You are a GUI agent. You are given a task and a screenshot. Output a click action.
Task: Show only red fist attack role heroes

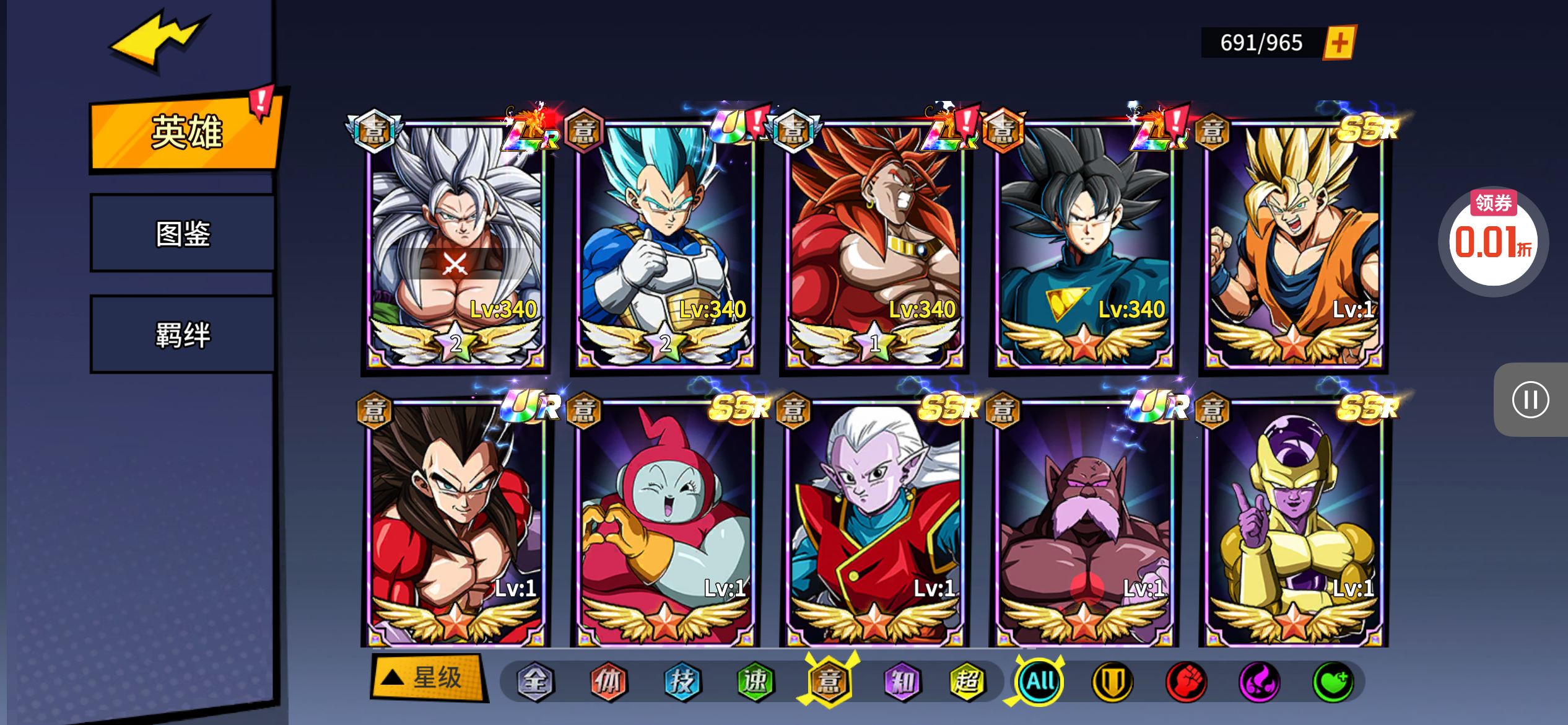click(x=1186, y=682)
